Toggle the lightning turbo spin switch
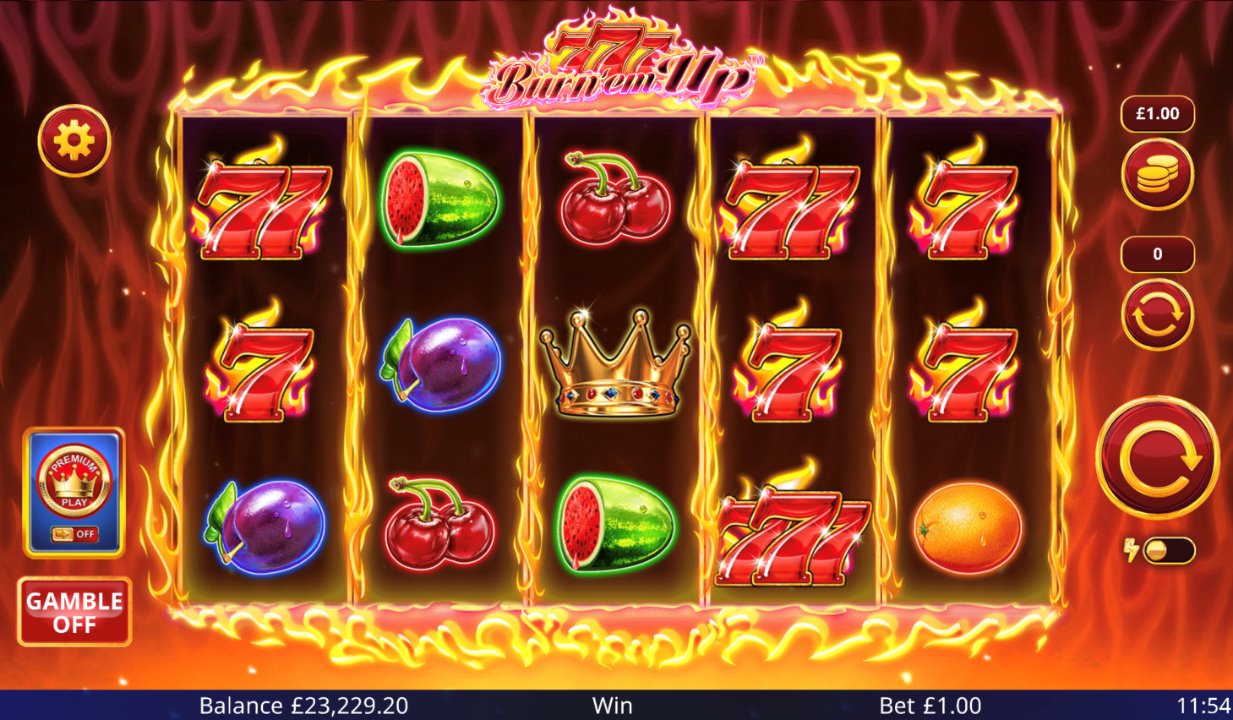Screen dimensions: 1233x720 (x=1166, y=551)
